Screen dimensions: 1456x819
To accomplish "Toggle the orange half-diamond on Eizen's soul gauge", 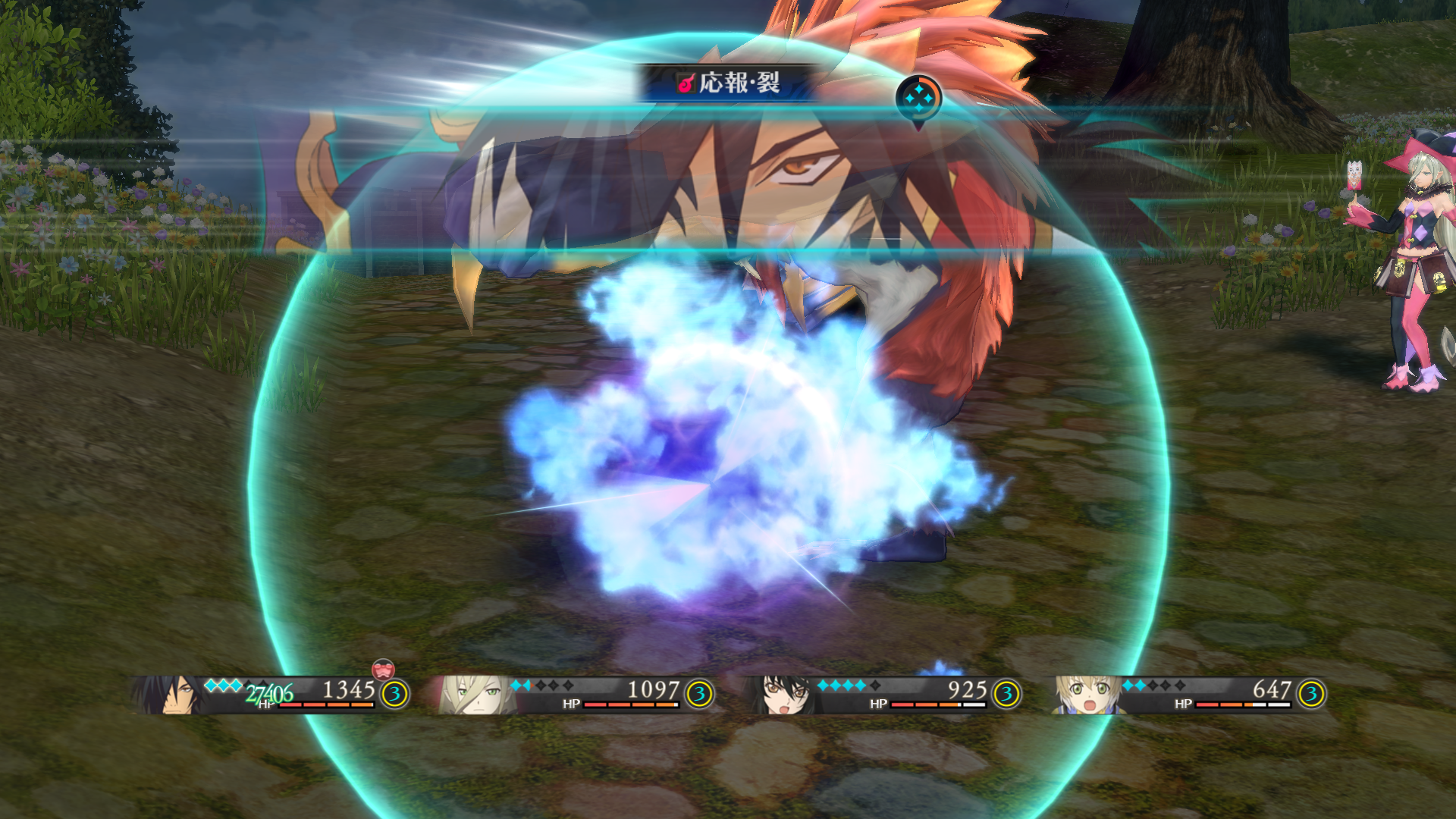I will pos(534,686).
